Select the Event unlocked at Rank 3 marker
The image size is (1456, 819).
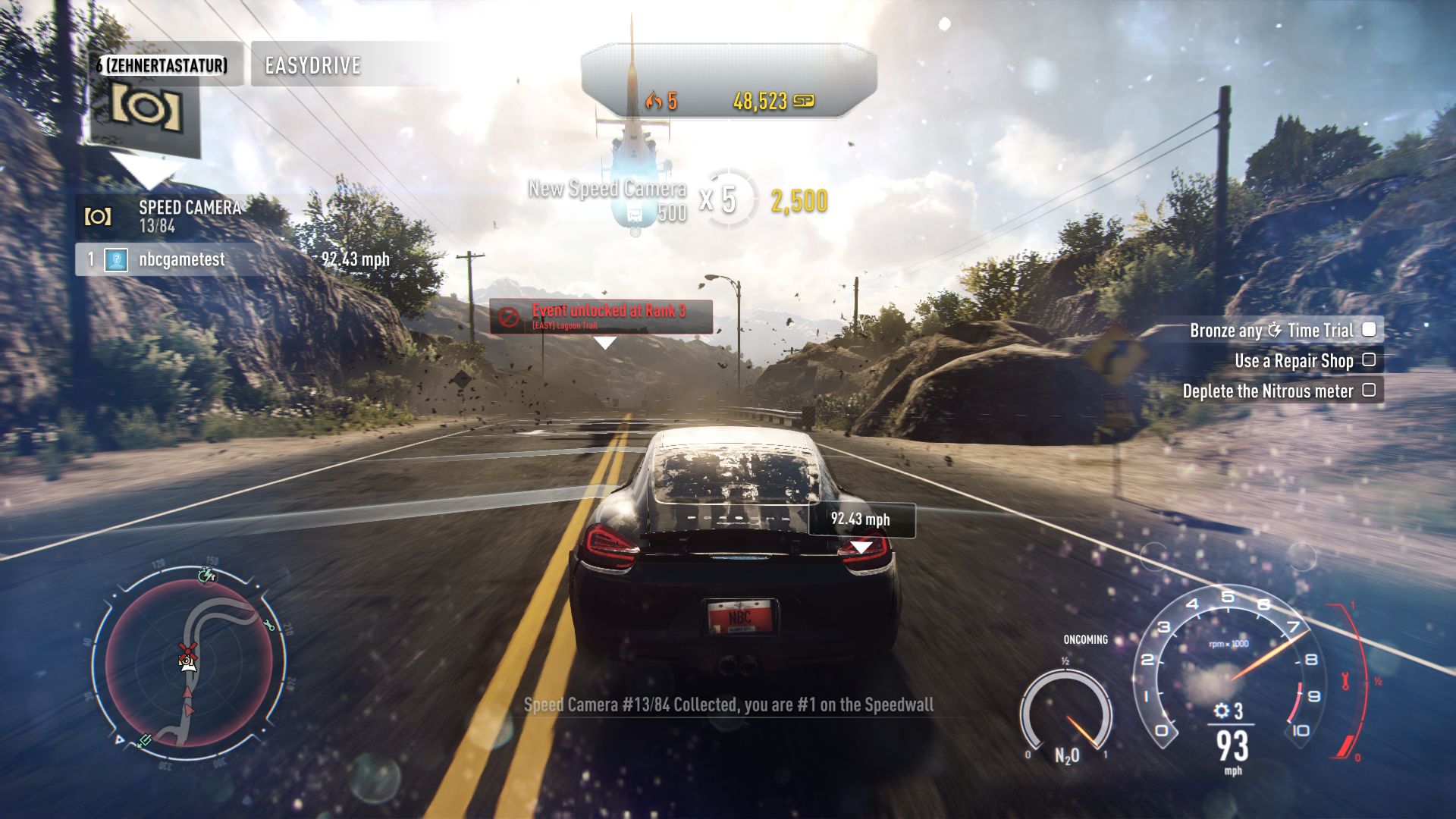tap(601, 315)
